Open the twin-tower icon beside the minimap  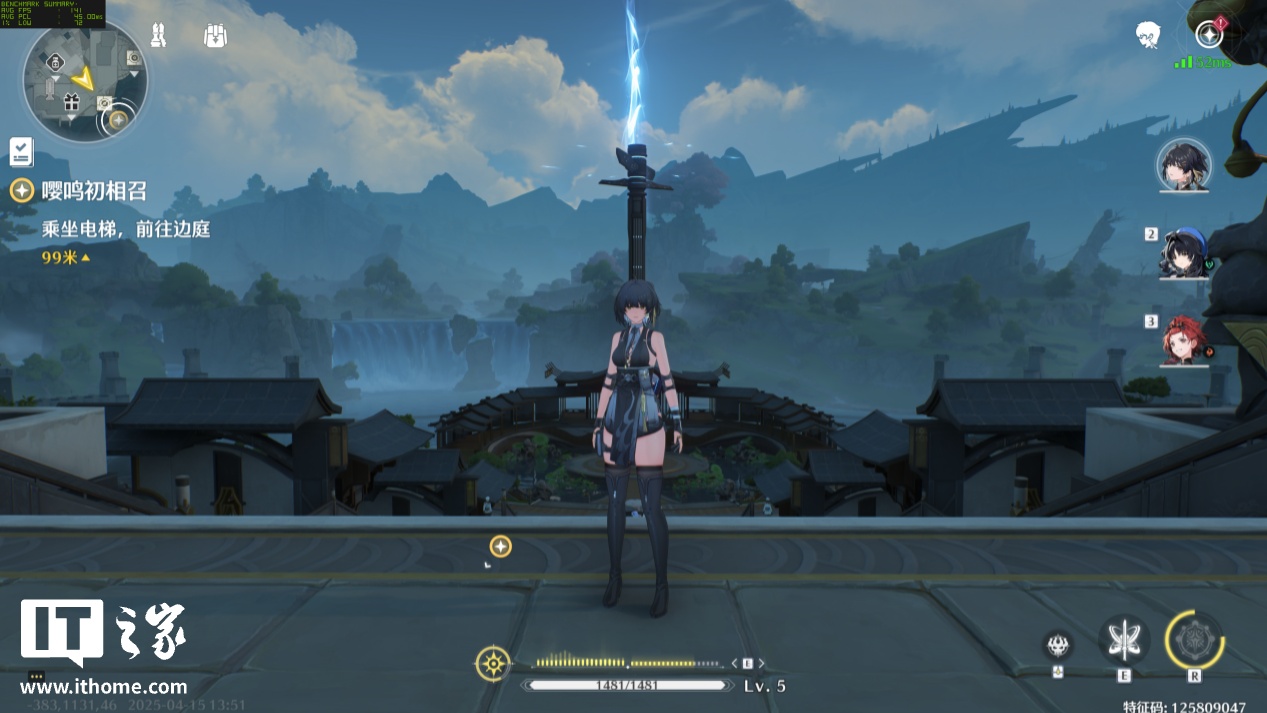click(x=158, y=36)
